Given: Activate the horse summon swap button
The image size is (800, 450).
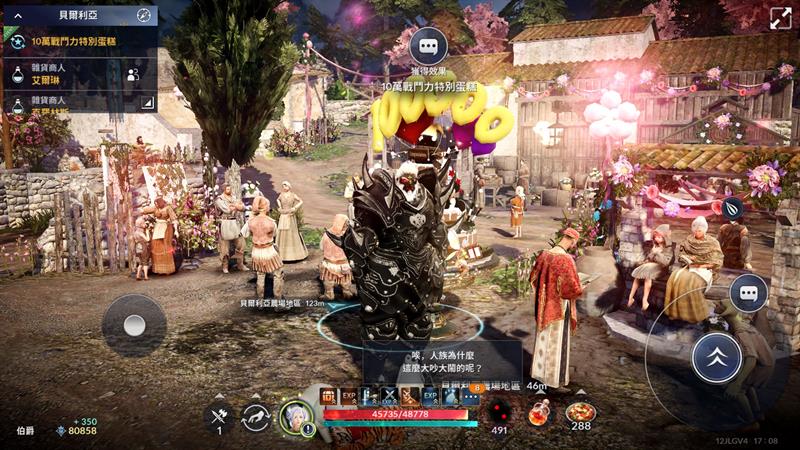Looking at the screenshot, I should click(x=256, y=417).
